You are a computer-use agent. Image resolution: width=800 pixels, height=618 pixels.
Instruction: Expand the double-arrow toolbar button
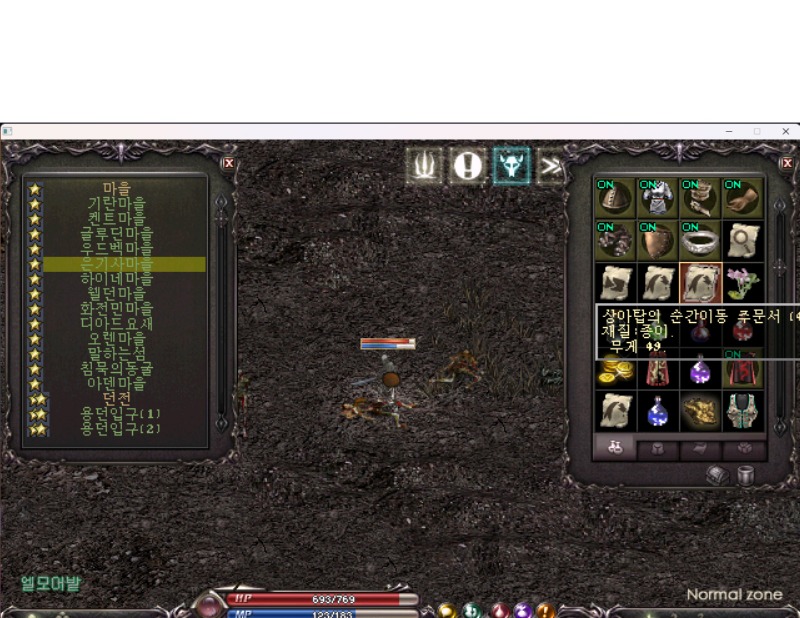551,166
